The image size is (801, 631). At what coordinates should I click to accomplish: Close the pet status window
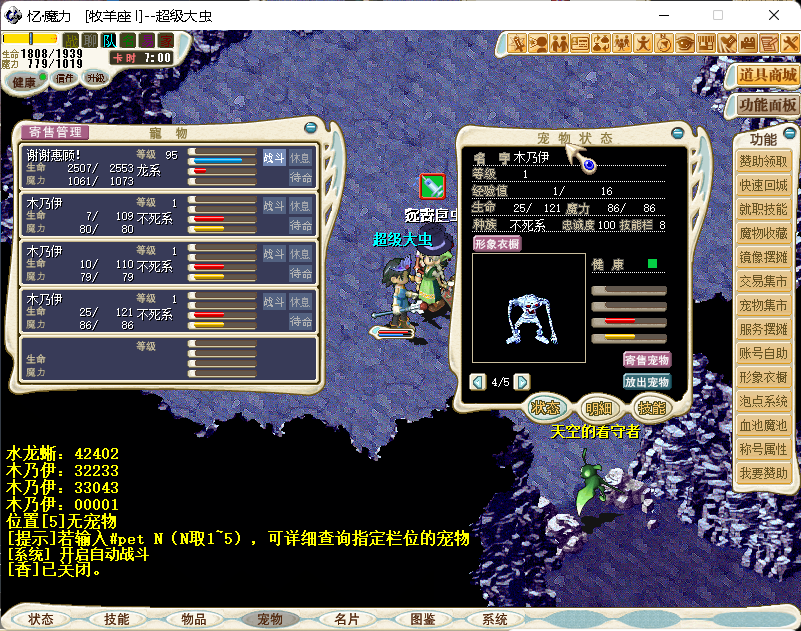tap(678, 133)
